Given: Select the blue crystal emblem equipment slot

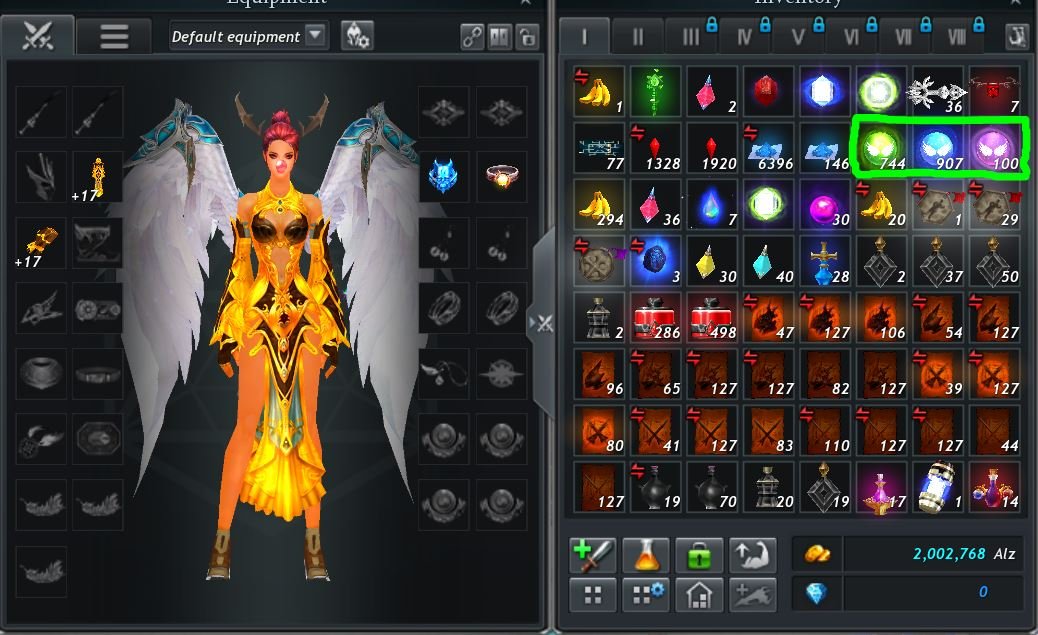Looking at the screenshot, I should (443, 176).
